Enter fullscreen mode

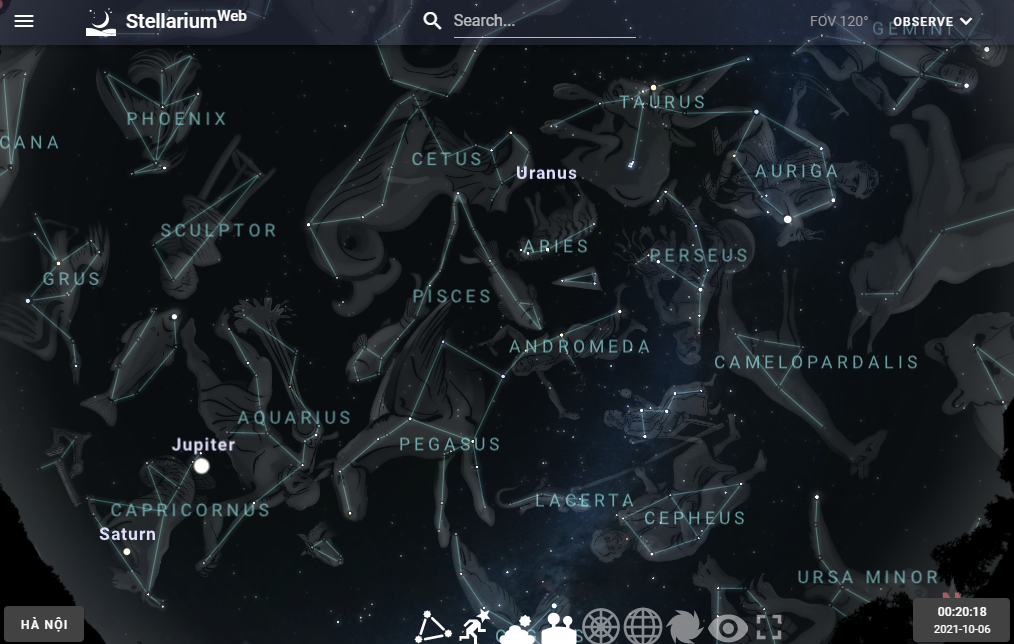click(x=768, y=628)
